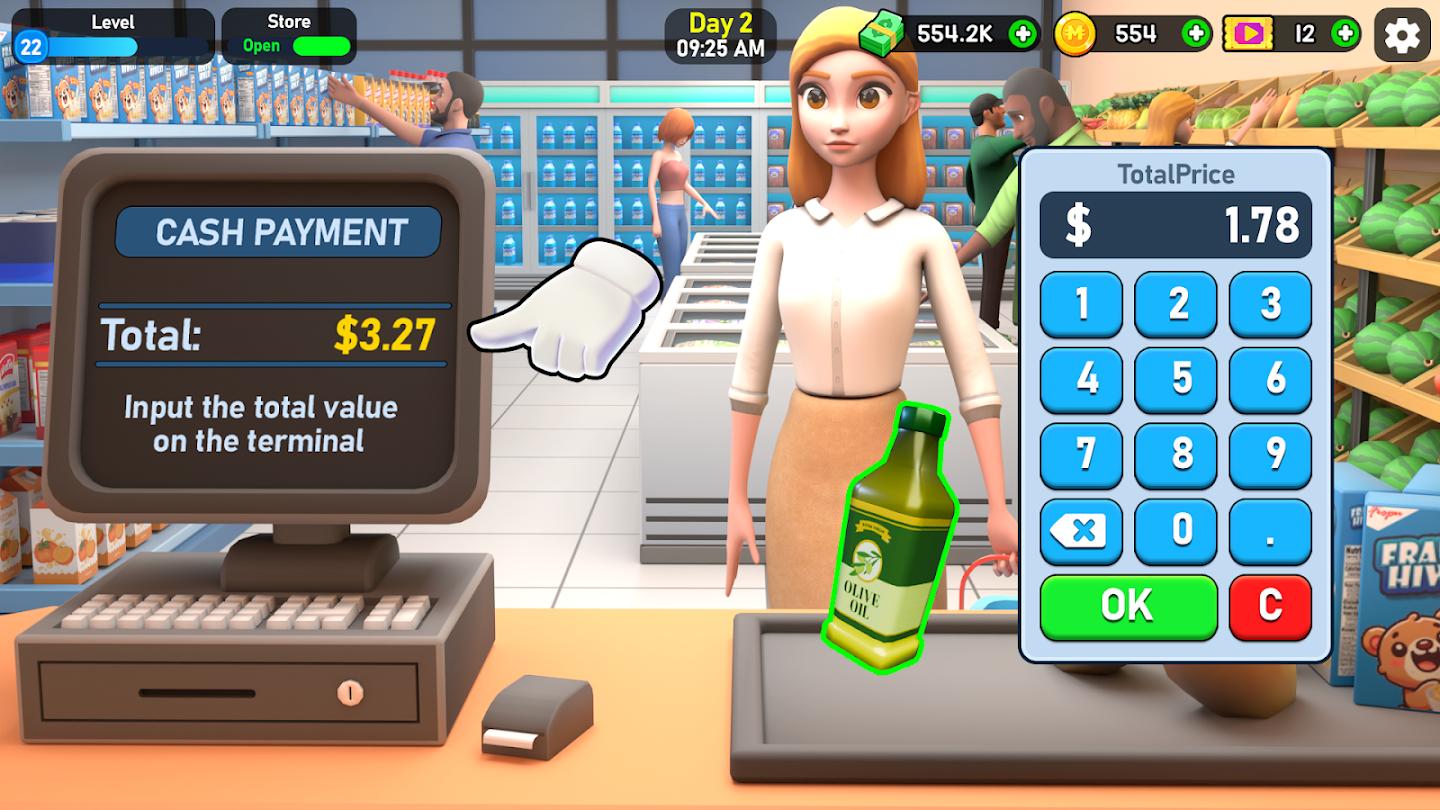
Task: Click the Day 2 time display
Action: point(721,34)
